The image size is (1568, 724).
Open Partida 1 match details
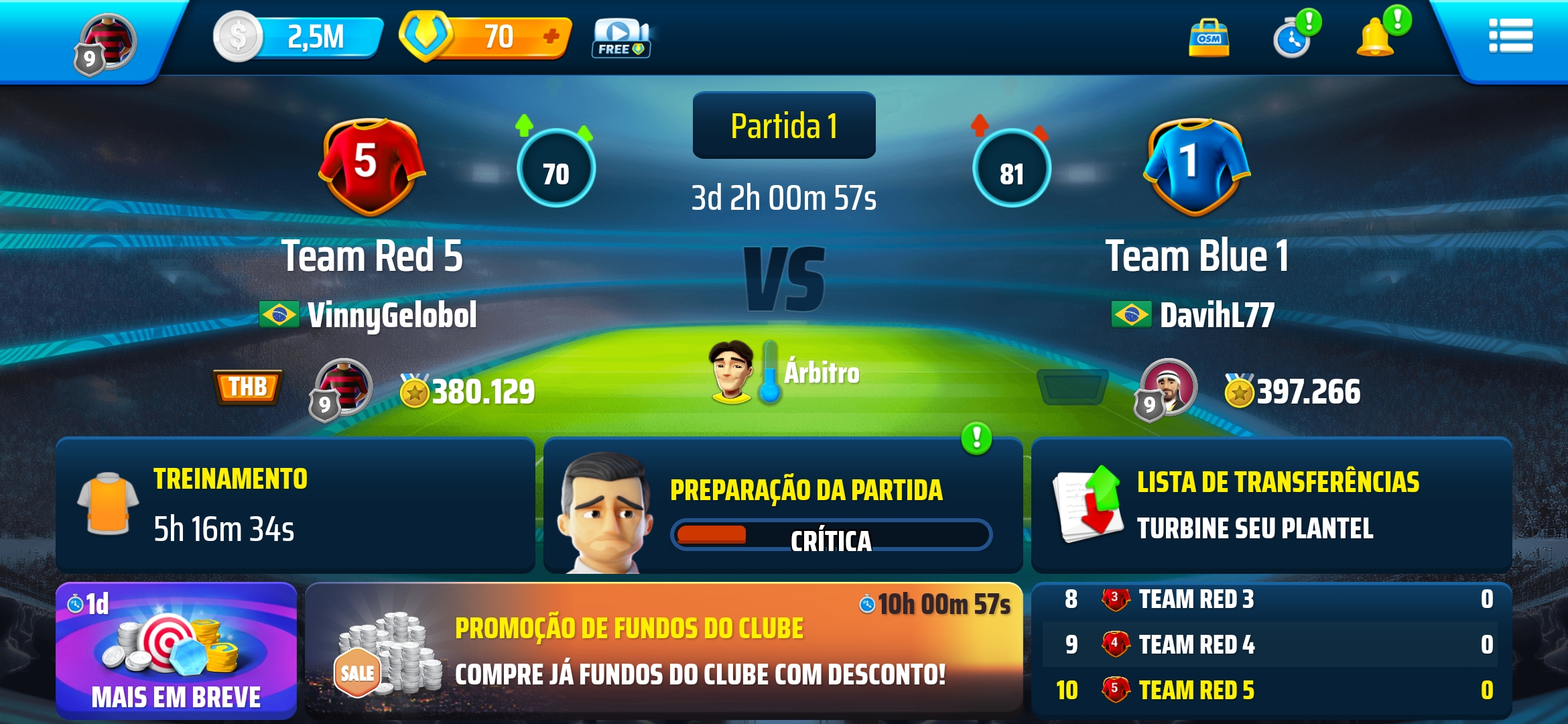pos(783,126)
